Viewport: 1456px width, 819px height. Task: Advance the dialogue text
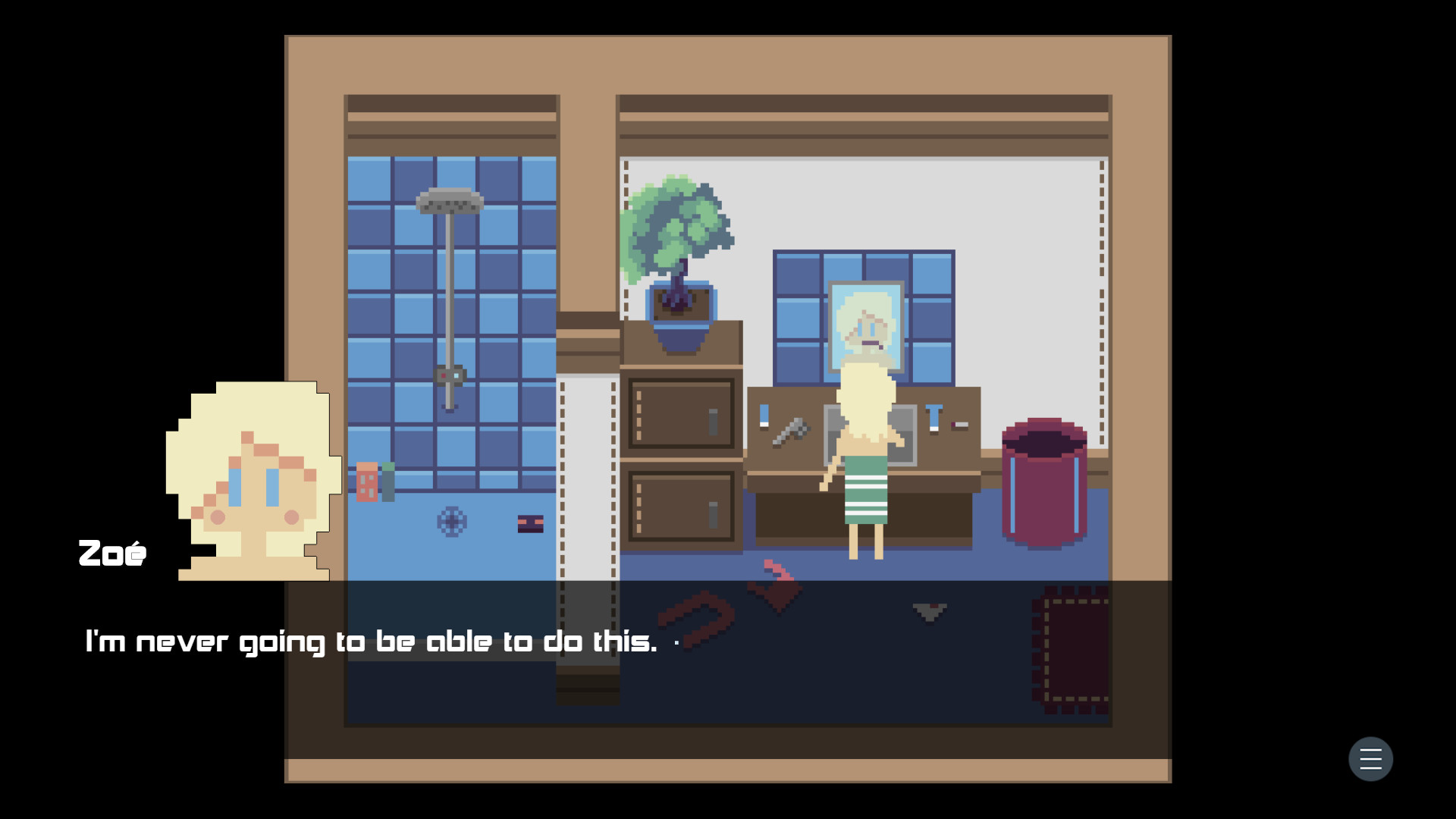372,641
